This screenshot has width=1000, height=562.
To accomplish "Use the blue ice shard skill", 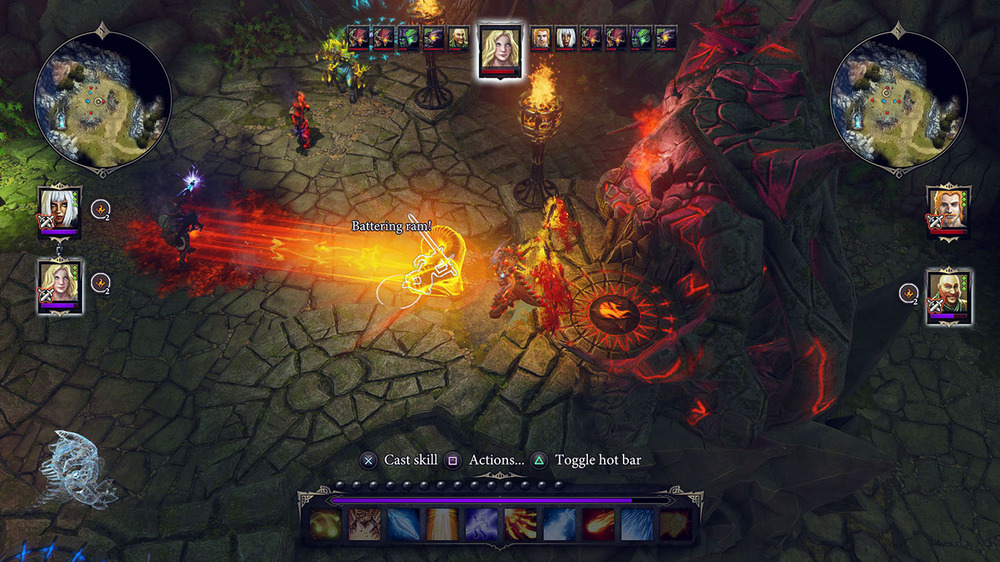I will point(403,525).
